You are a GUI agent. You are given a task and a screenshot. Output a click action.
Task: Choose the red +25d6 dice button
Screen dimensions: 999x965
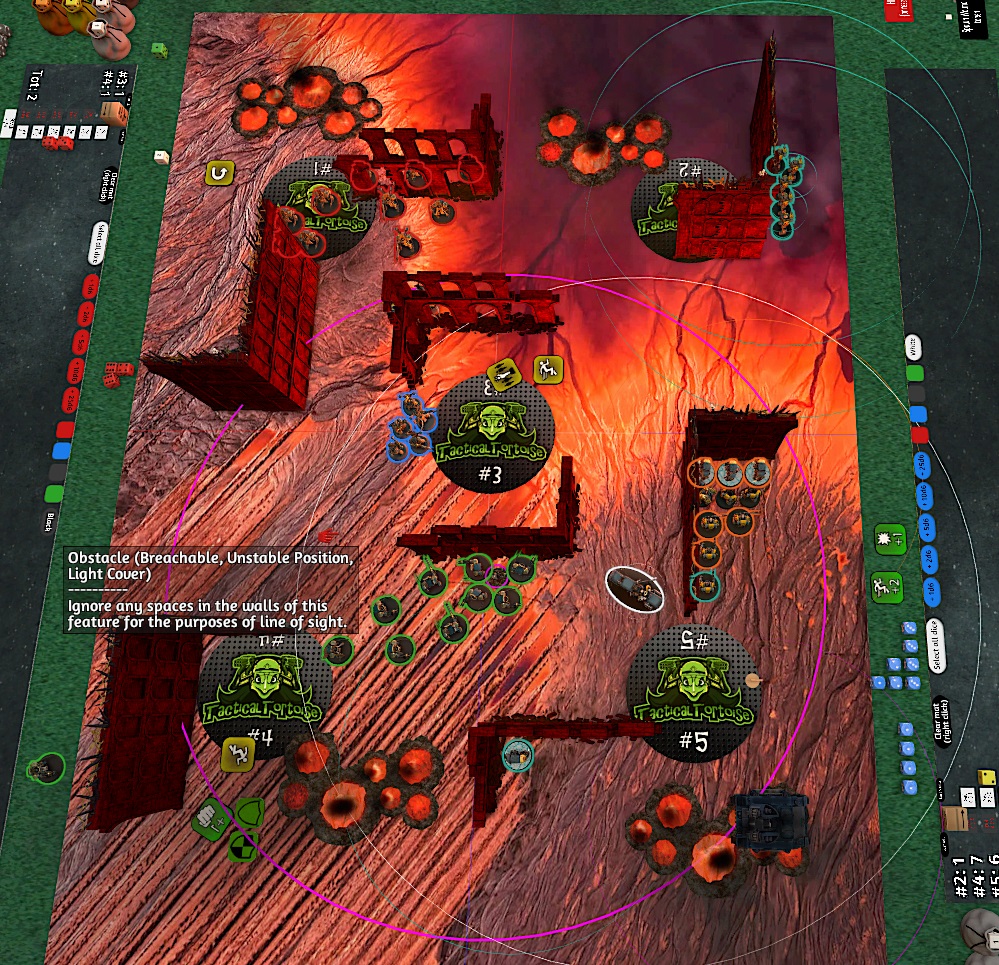click(71, 401)
